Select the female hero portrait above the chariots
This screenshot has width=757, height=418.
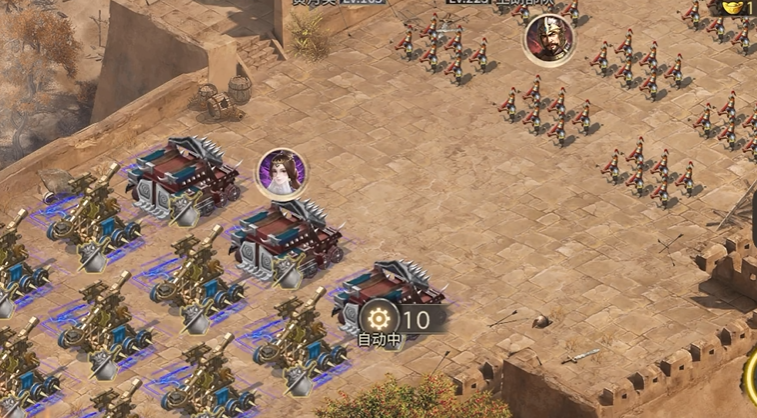[282, 173]
